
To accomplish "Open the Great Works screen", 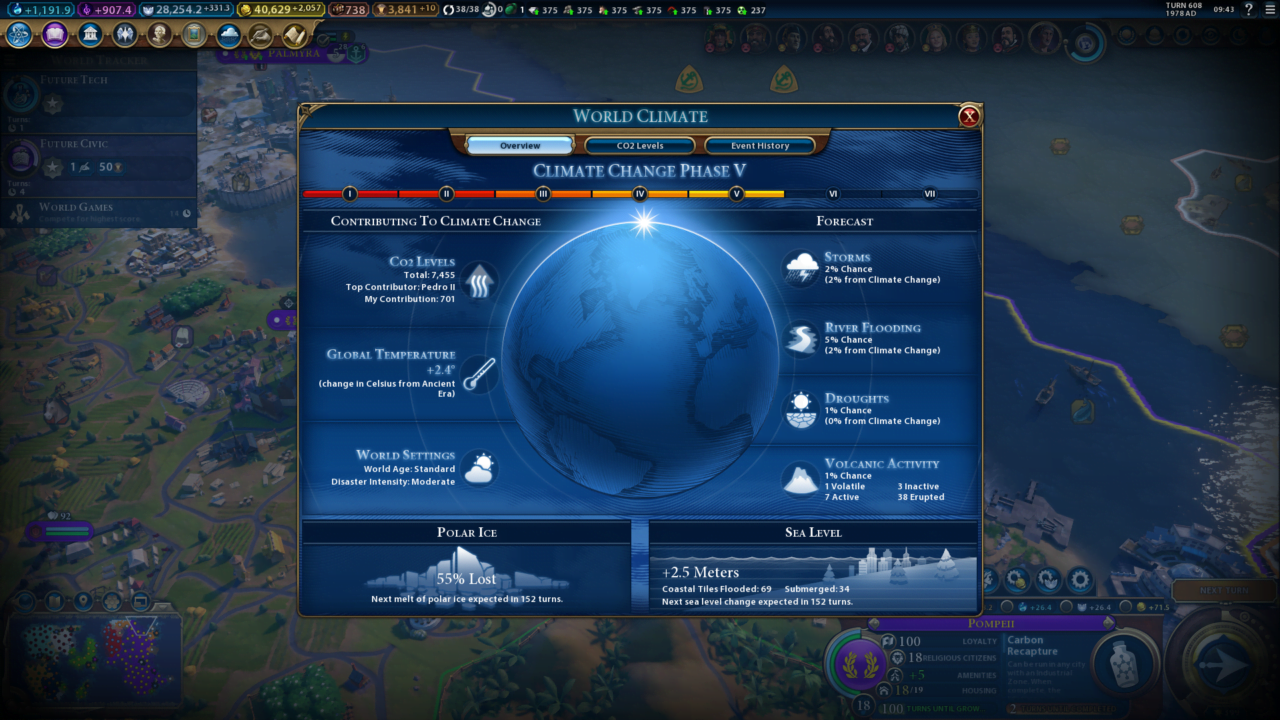I will click(194, 35).
